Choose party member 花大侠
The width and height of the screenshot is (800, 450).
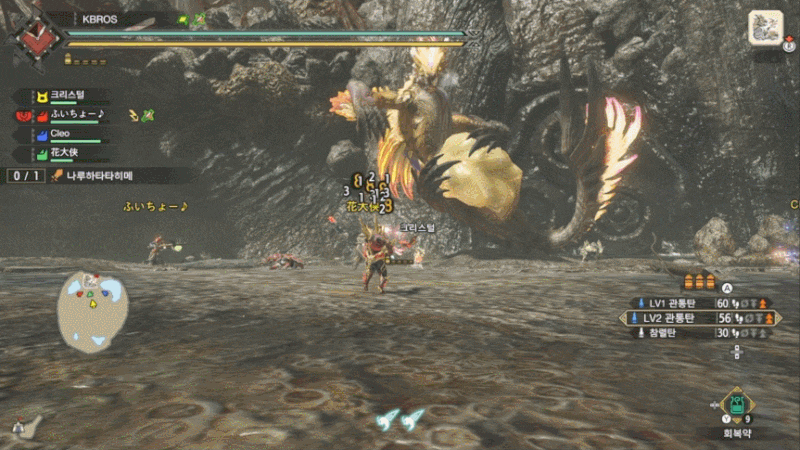tap(65, 153)
